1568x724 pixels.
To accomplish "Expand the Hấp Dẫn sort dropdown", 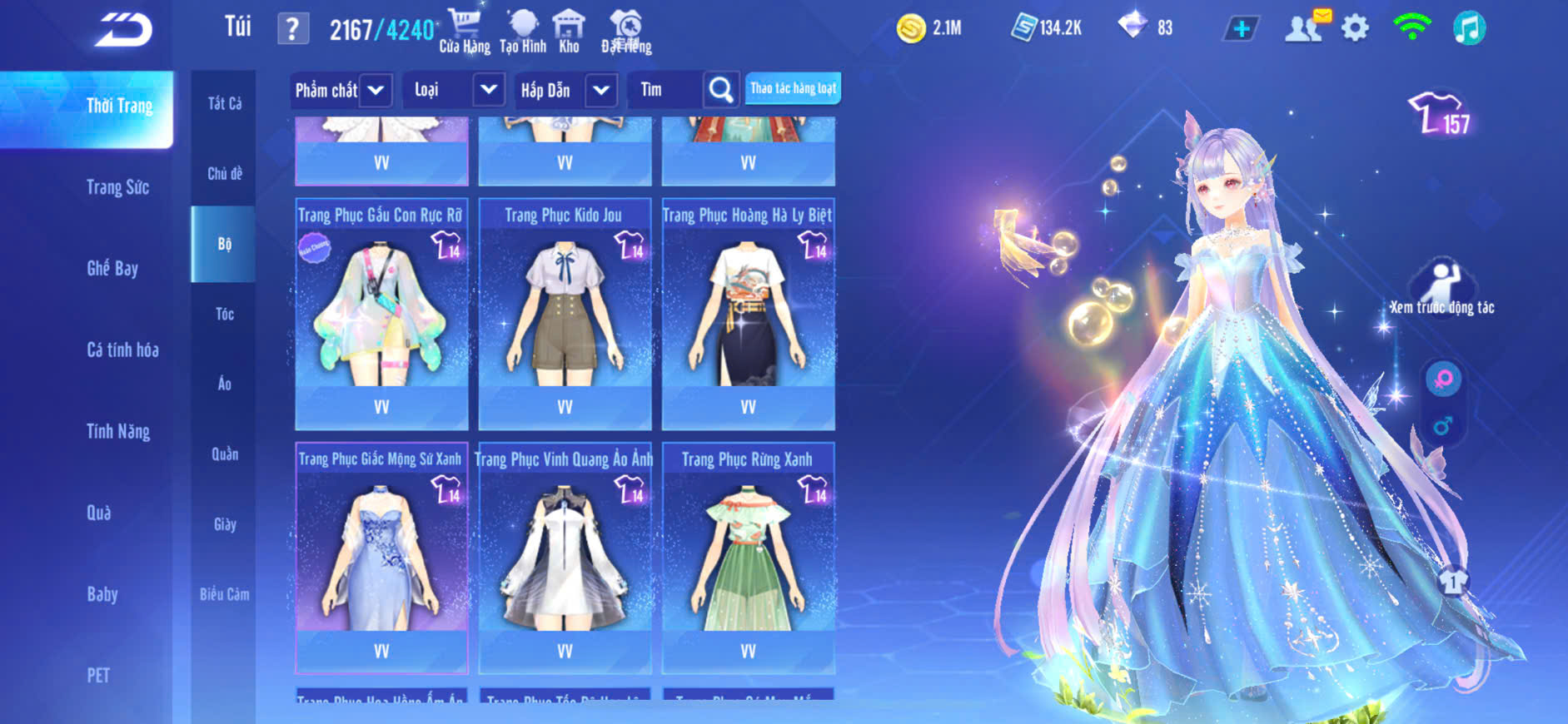I will (x=601, y=90).
